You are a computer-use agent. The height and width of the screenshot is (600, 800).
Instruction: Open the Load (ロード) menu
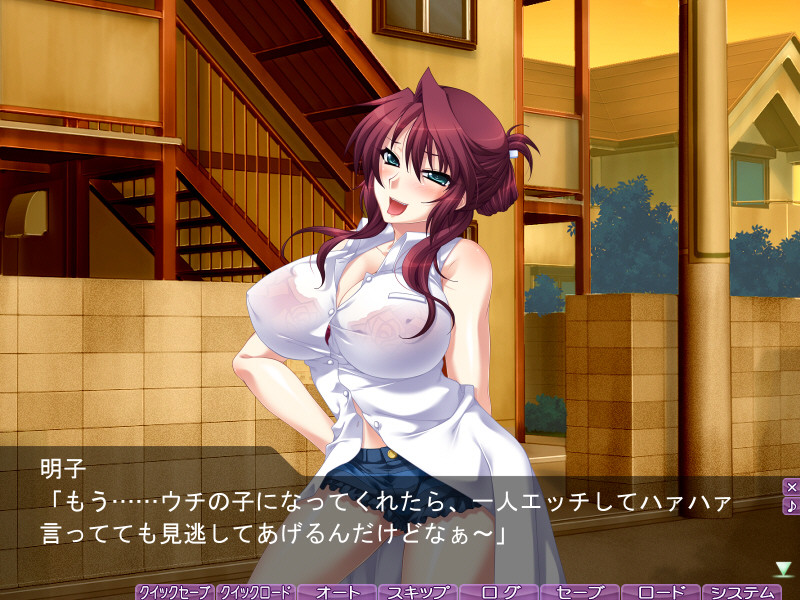(661, 592)
